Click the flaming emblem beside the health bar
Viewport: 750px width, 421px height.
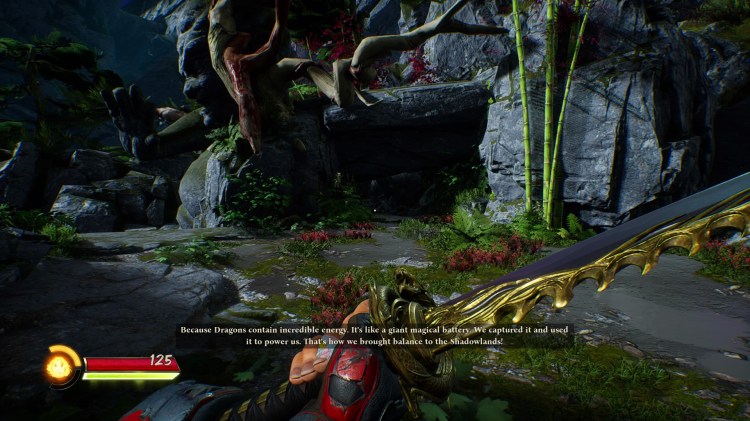61,368
